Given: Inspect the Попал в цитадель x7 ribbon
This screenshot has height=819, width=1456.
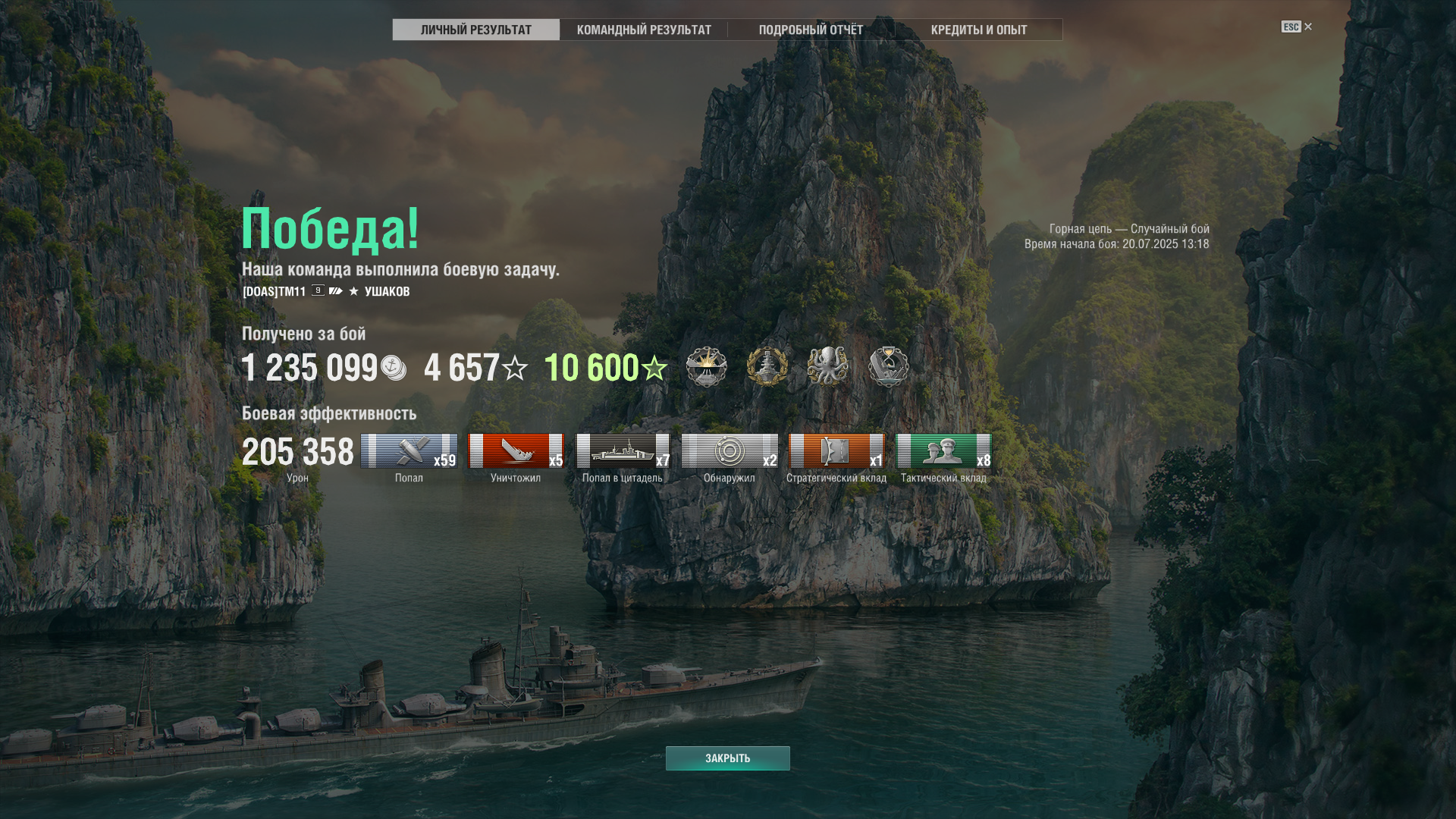Looking at the screenshot, I should coord(623,451).
